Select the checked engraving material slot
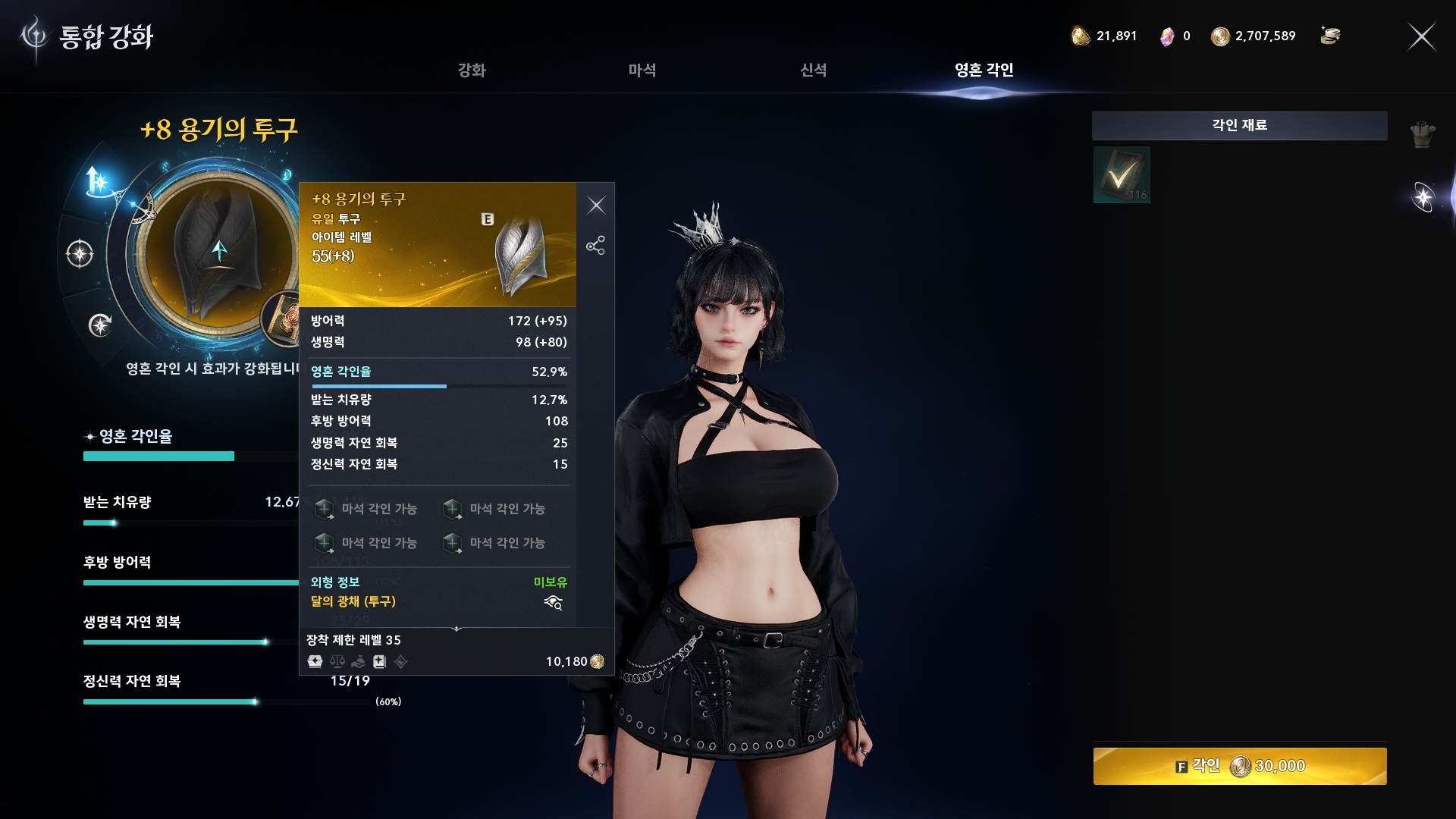1456x819 pixels. point(1122,175)
